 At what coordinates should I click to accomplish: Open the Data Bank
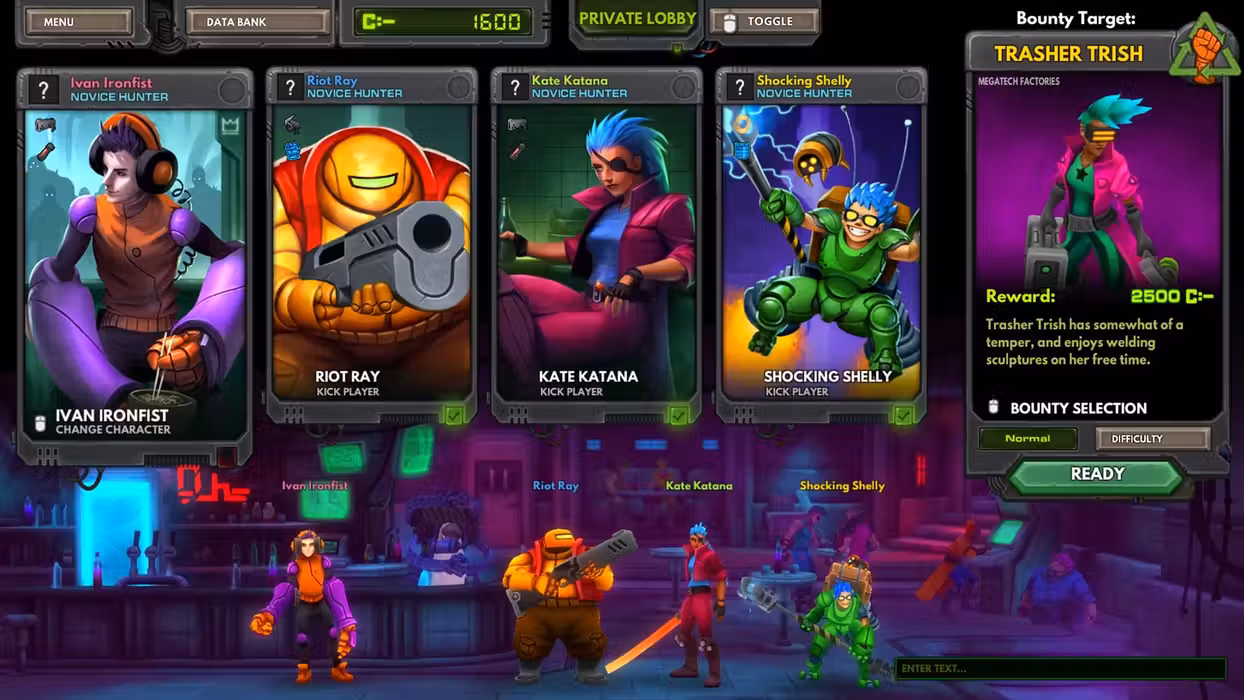tap(257, 22)
